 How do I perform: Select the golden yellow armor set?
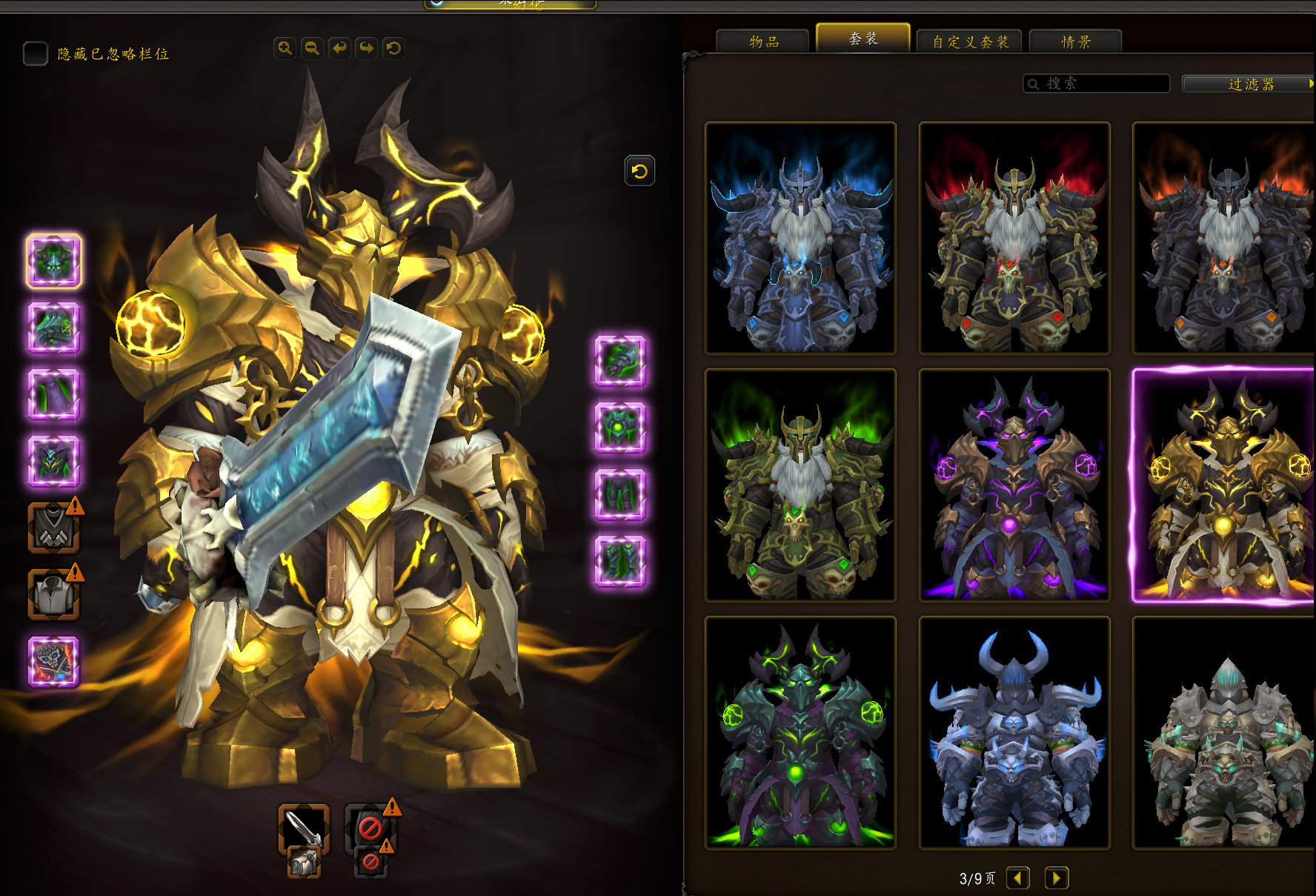[1224, 485]
